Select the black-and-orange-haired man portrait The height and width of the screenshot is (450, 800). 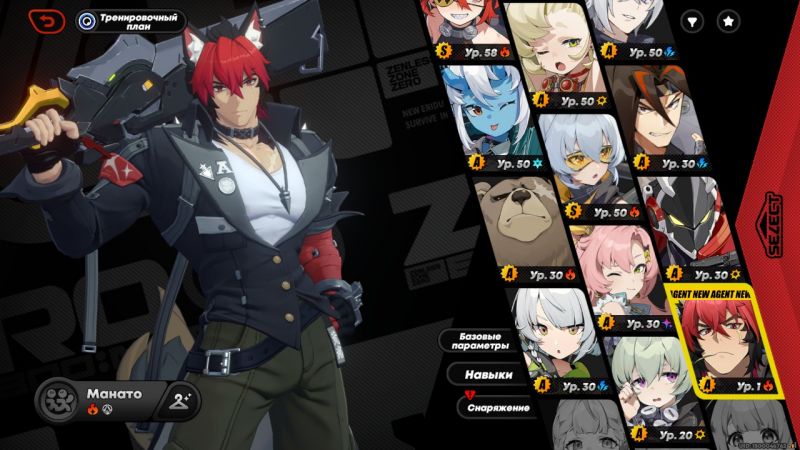665,118
